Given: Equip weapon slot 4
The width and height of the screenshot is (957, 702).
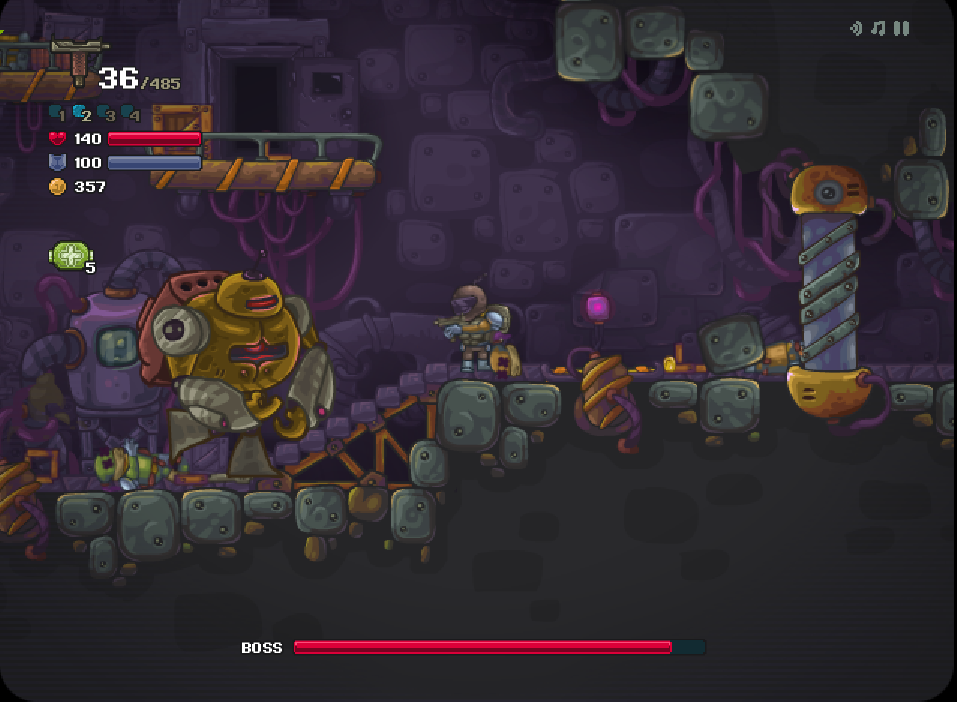Looking at the screenshot, I should (131, 114).
